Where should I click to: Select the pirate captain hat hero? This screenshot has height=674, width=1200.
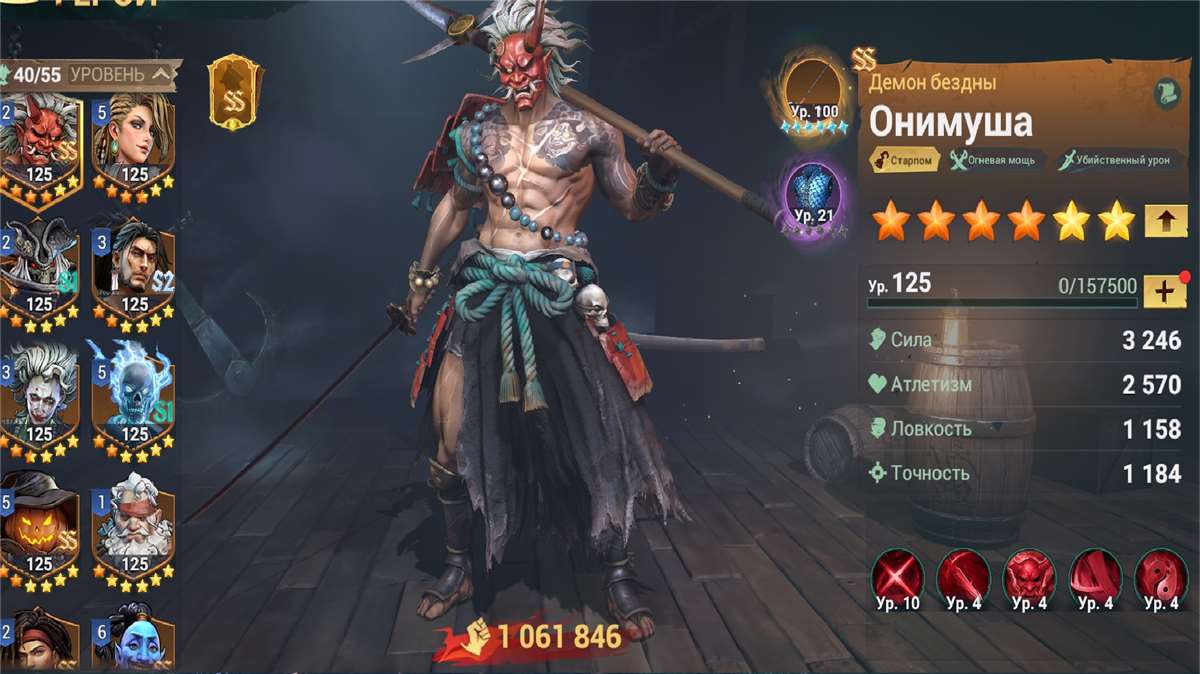coord(40,270)
